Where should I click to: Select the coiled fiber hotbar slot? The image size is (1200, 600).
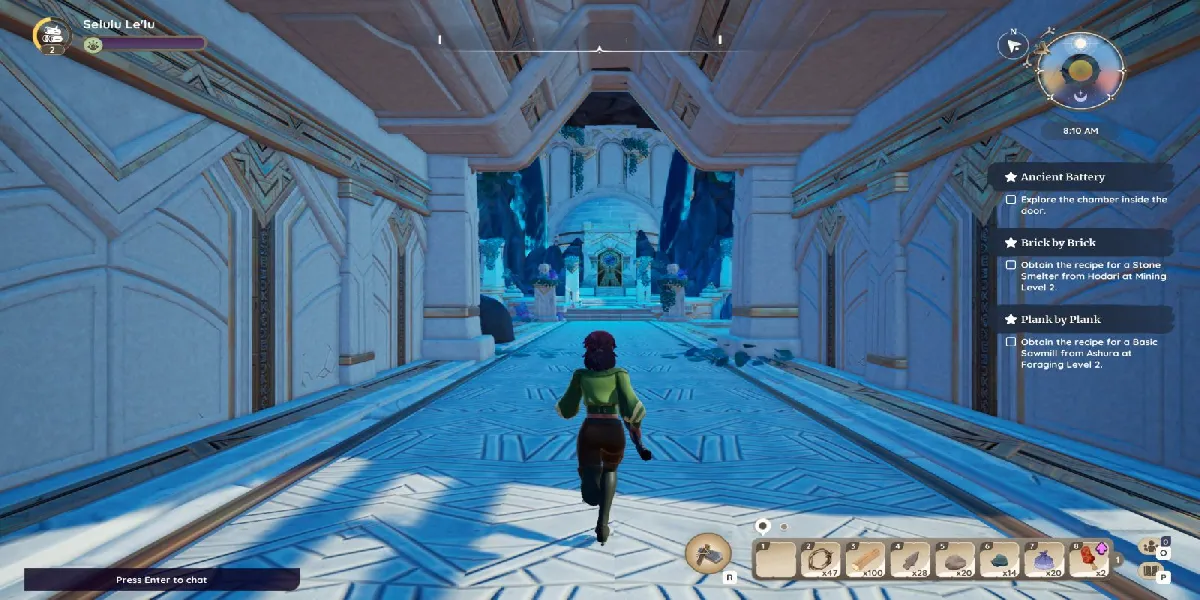822,559
